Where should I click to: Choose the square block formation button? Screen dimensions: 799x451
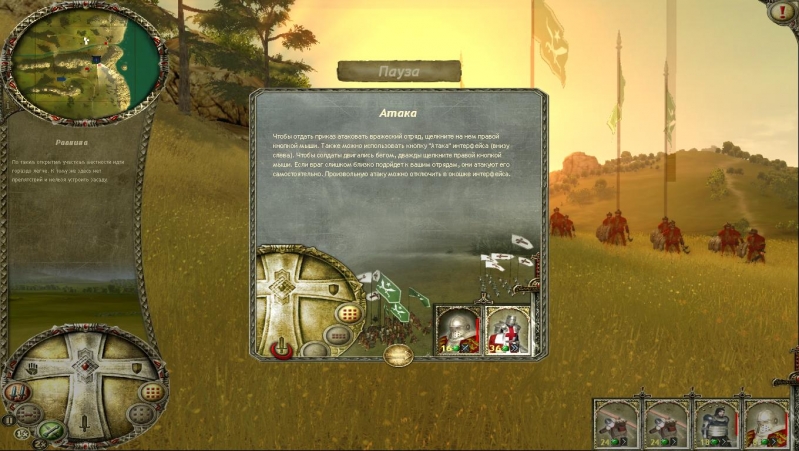[151, 391]
